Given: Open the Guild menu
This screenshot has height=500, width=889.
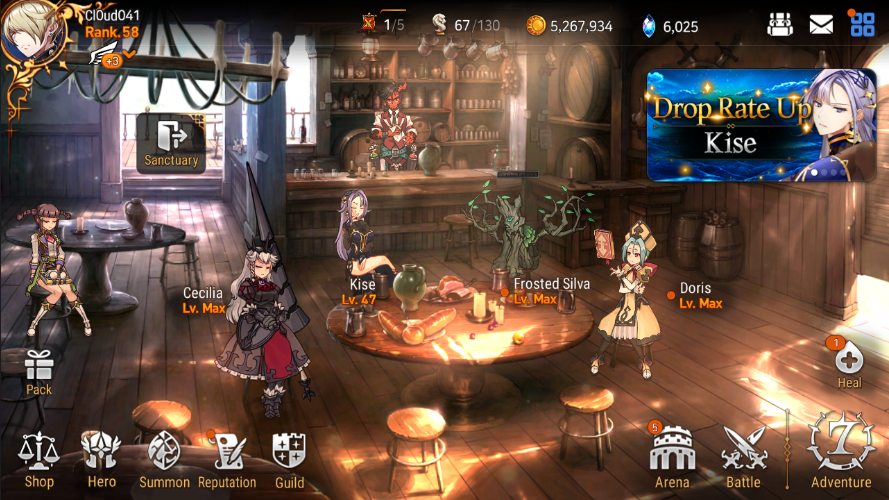Looking at the screenshot, I should pos(289,459).
